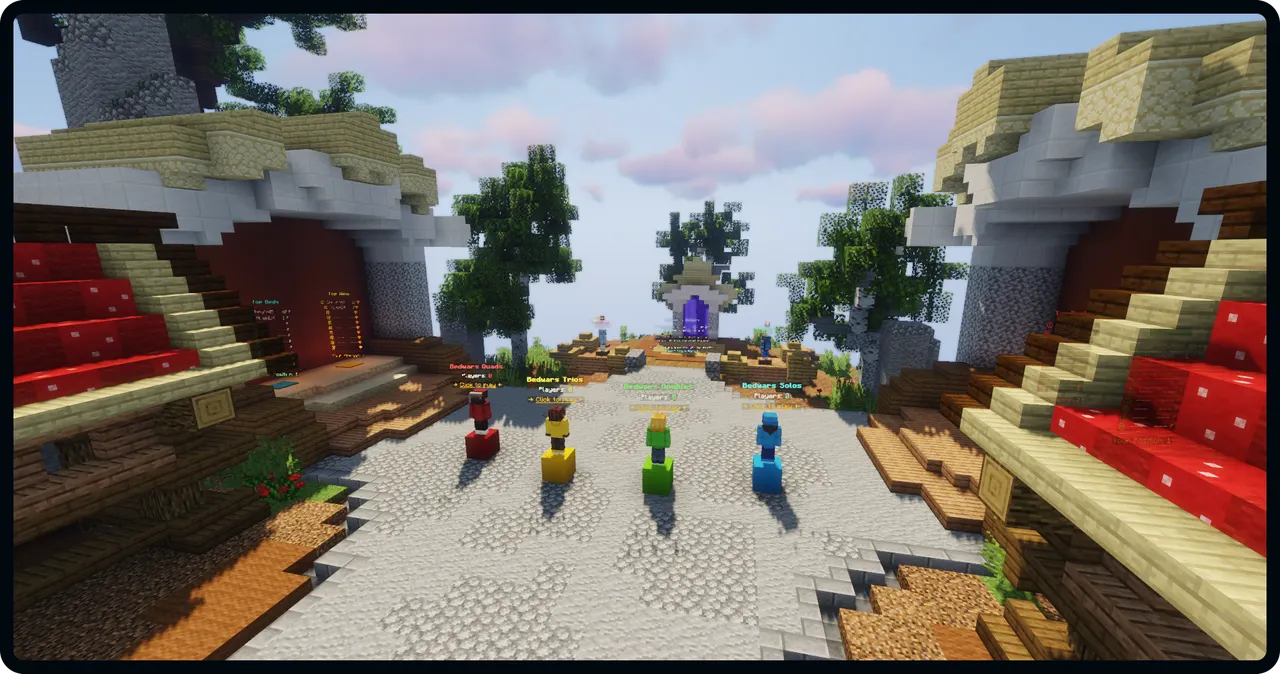Select the Bedwars Doubles Click to play label
Image resolution: width=1280 pixels, height=674 pixels.
pos(657,407)
